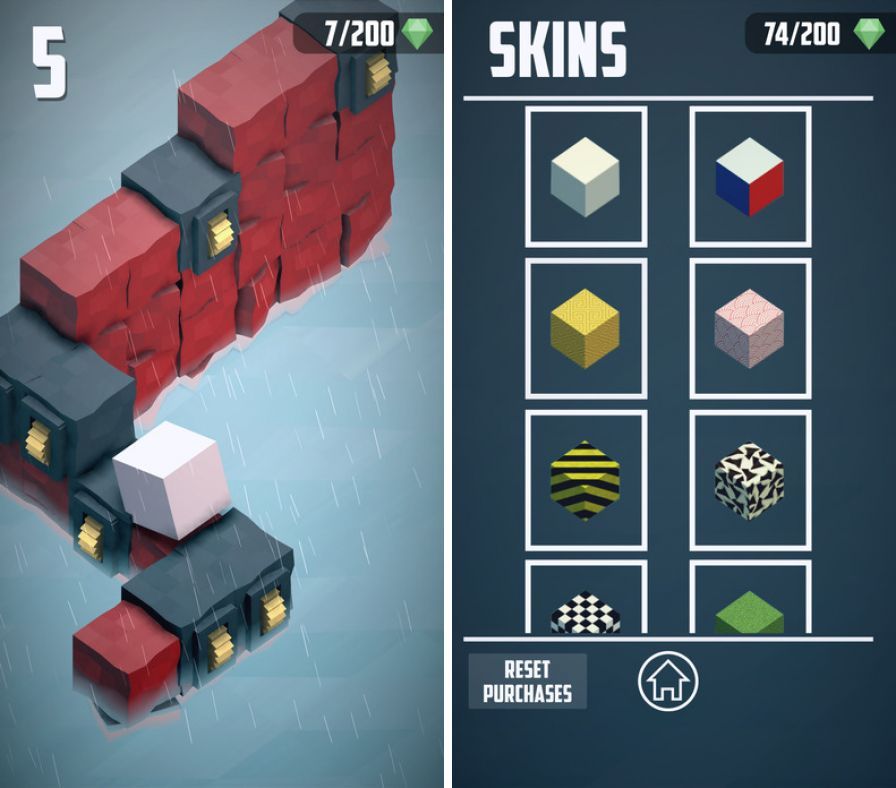Click the Reset Purchases button
The image size is (896, 788).
pos(527,681)
